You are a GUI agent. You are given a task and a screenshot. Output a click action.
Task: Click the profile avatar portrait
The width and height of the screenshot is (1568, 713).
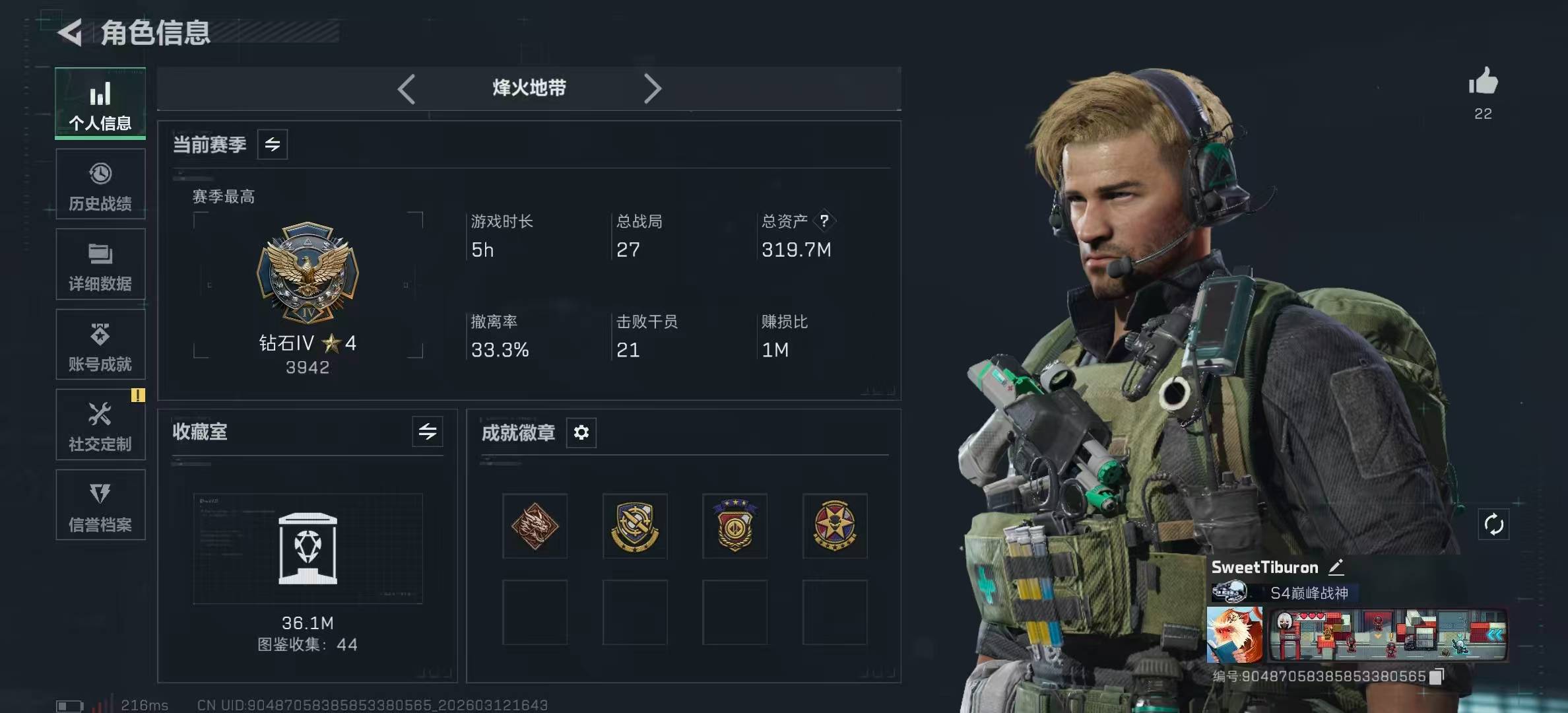point(1234,634)
